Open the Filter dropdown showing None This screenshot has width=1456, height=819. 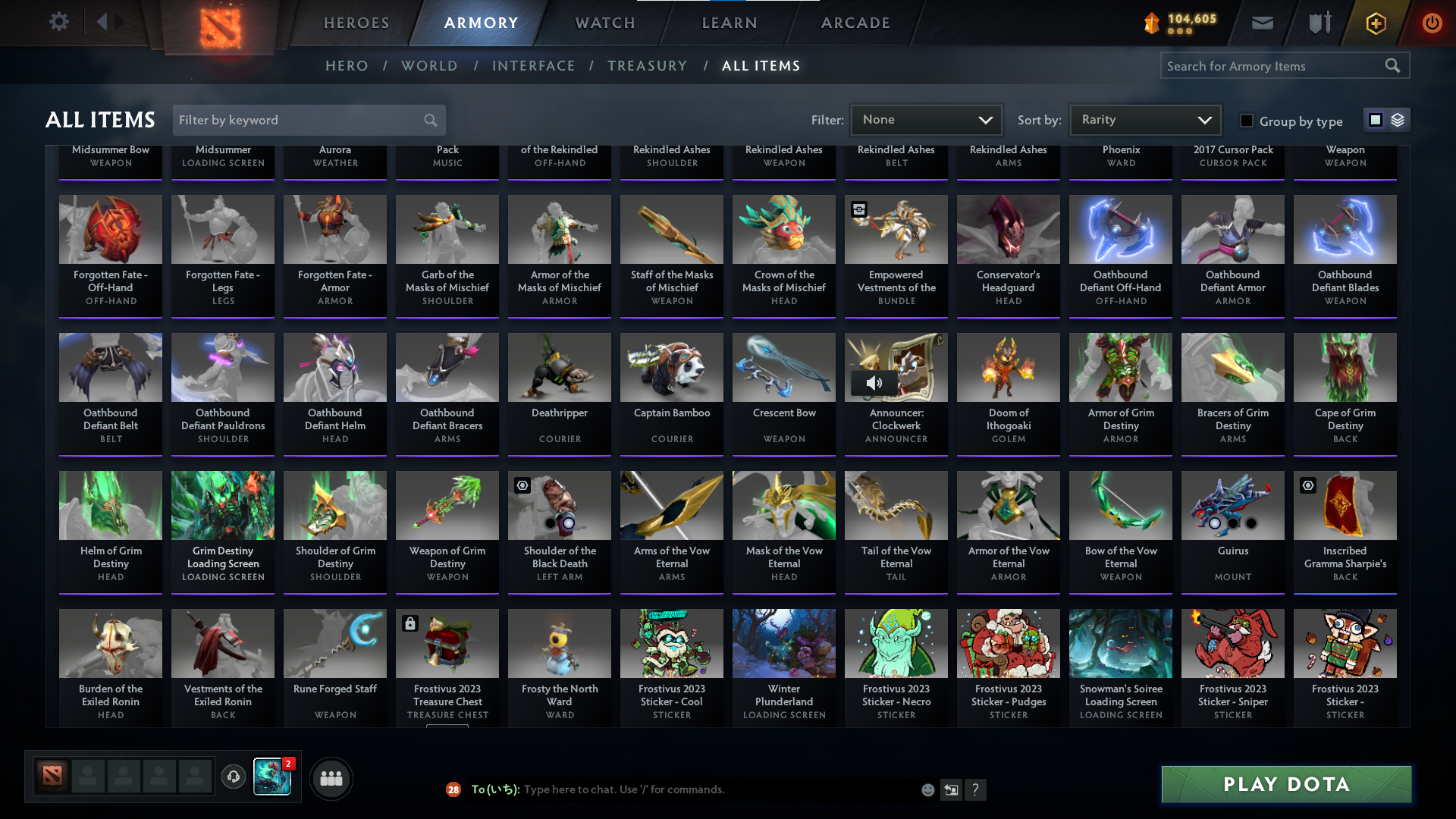pyautogui.click(x=926, y=119)
